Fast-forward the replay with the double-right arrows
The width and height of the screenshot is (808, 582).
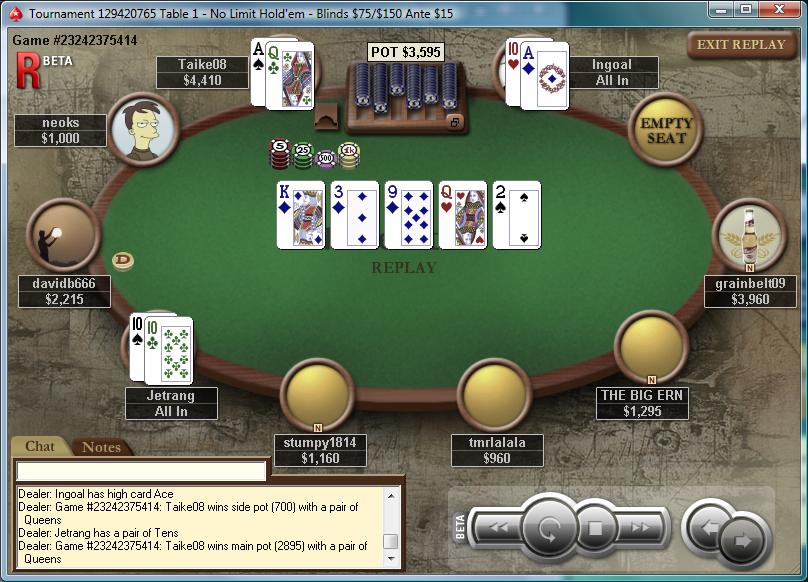(641, 527)
